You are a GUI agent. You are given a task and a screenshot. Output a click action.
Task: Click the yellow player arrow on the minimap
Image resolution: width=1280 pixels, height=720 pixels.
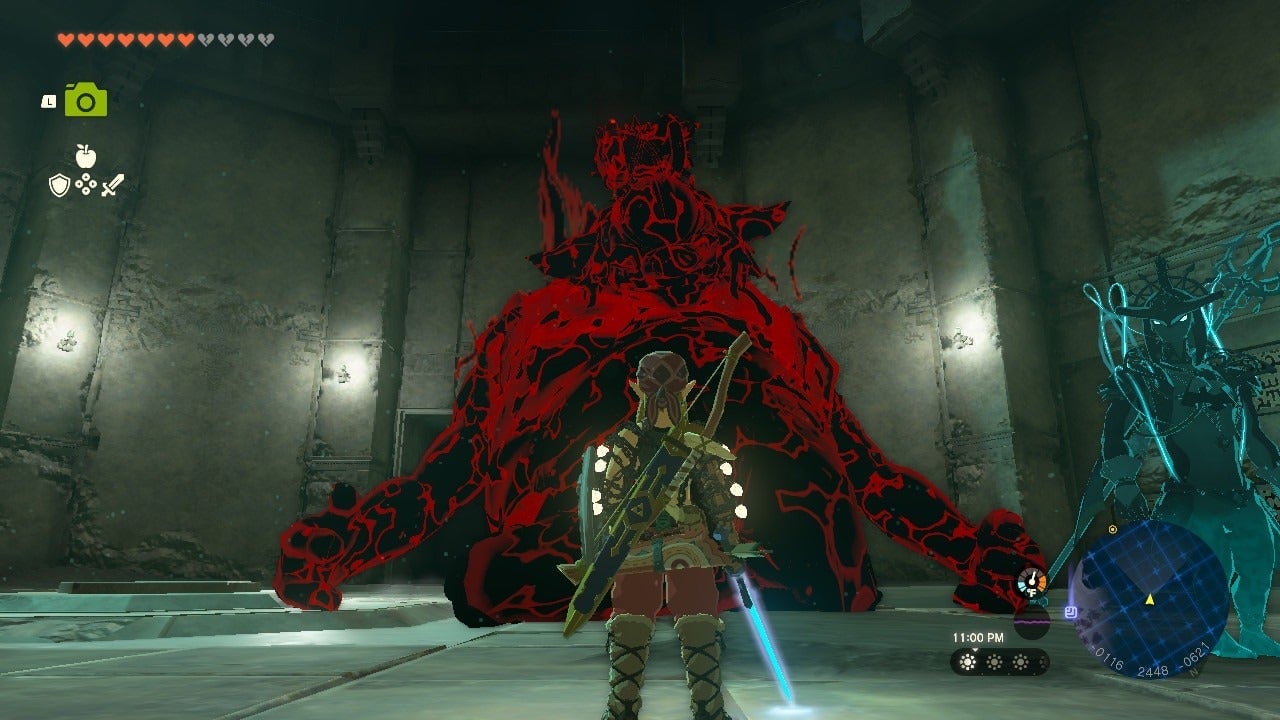coord(1150,600)
